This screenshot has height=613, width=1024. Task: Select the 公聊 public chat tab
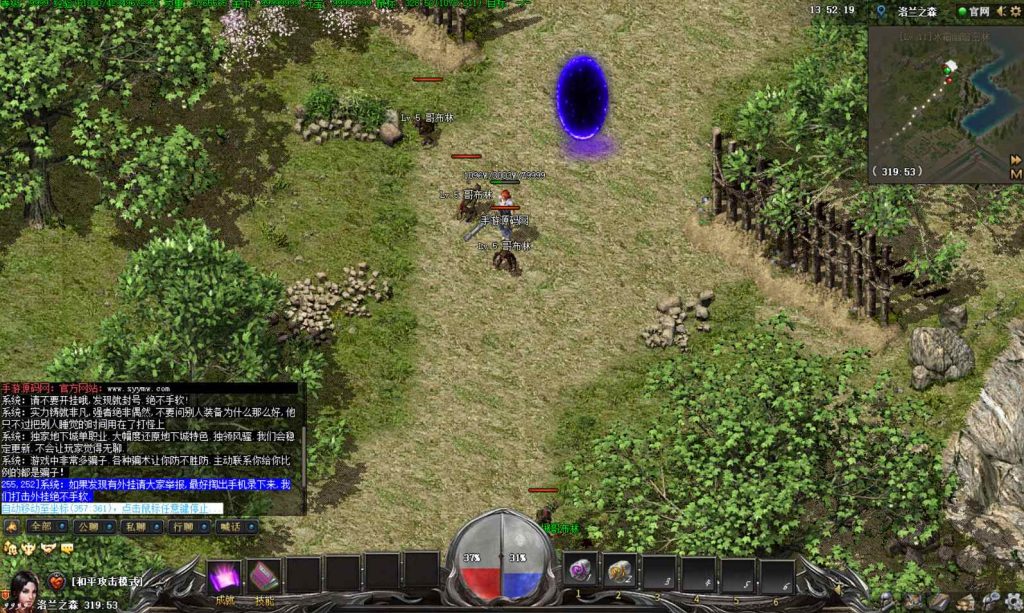click(x=87, y=525)
